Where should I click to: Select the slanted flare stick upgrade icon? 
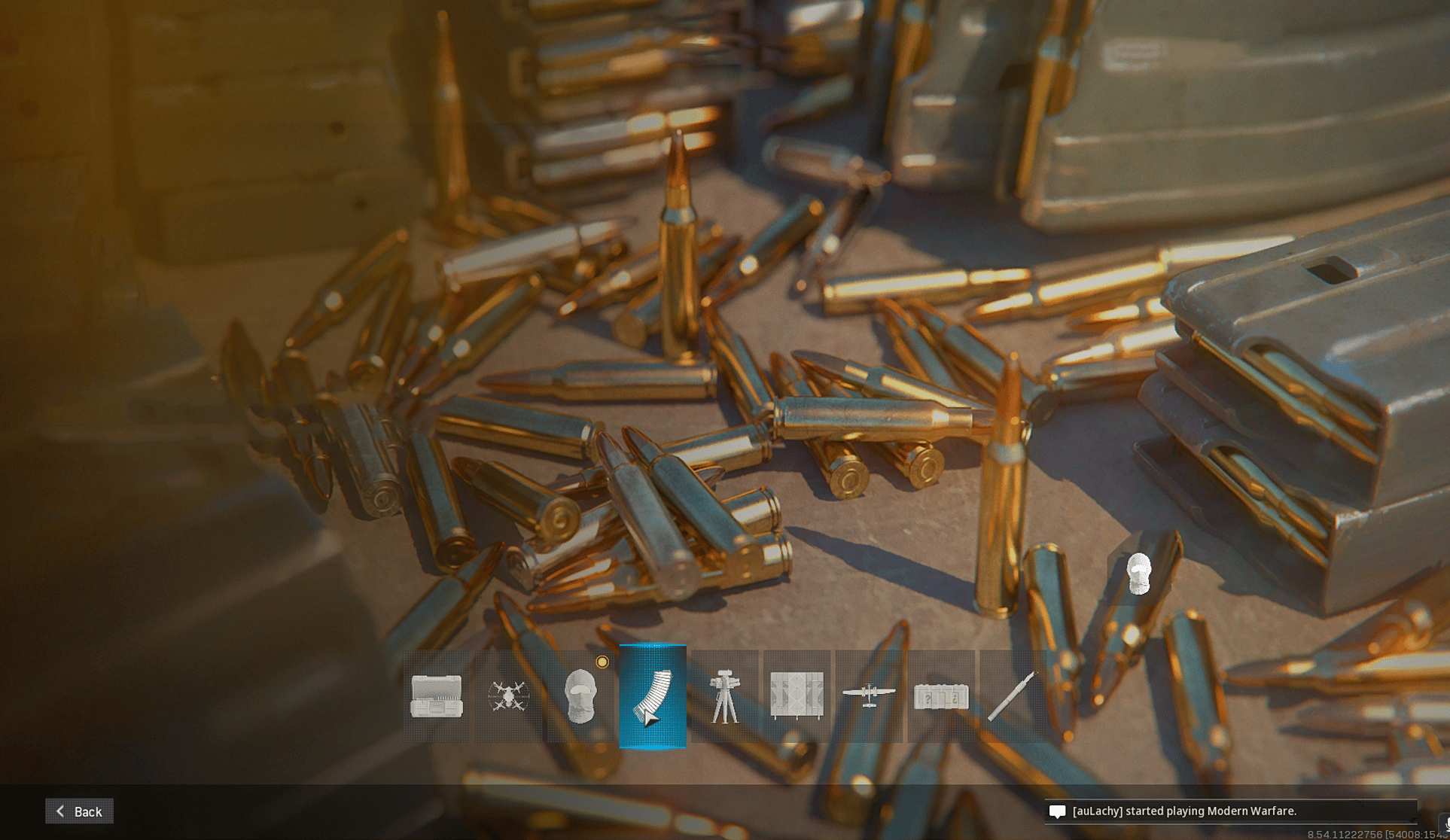1012,696
